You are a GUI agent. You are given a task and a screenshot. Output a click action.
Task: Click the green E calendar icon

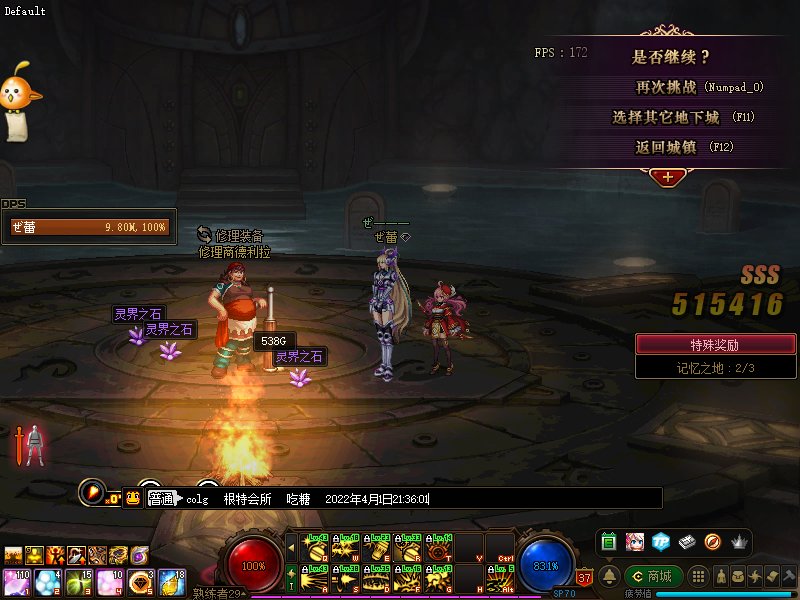point(608,542)
